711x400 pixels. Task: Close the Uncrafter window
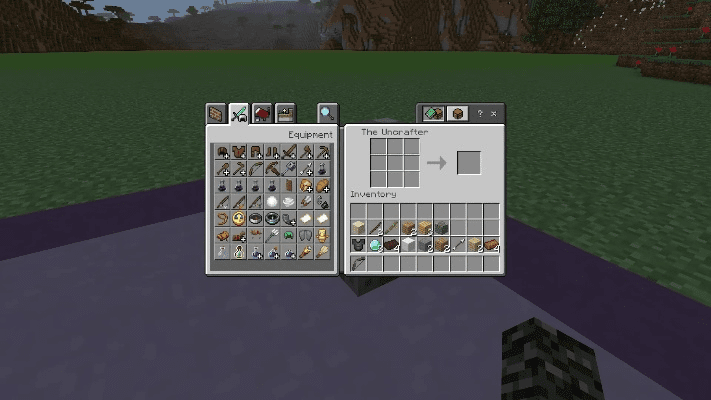[x=496, y=113]
